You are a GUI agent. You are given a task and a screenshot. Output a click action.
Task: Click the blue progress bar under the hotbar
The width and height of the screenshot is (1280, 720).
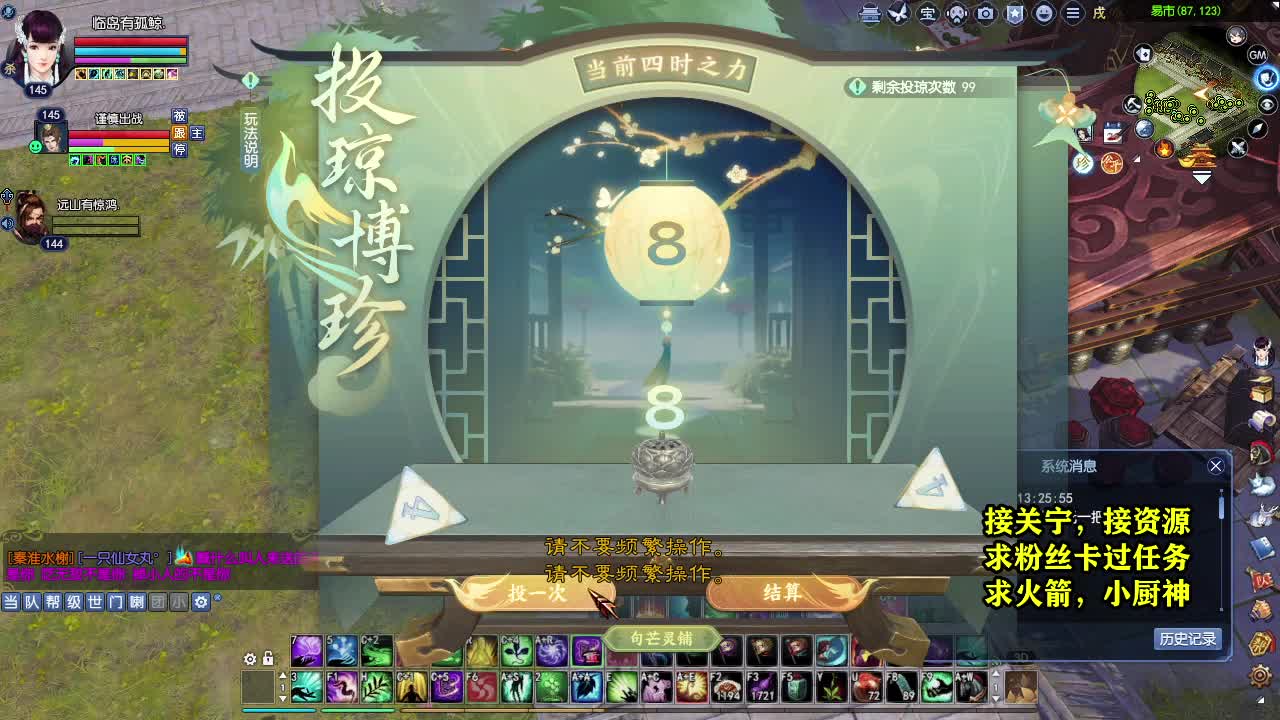tap(280, 710)
